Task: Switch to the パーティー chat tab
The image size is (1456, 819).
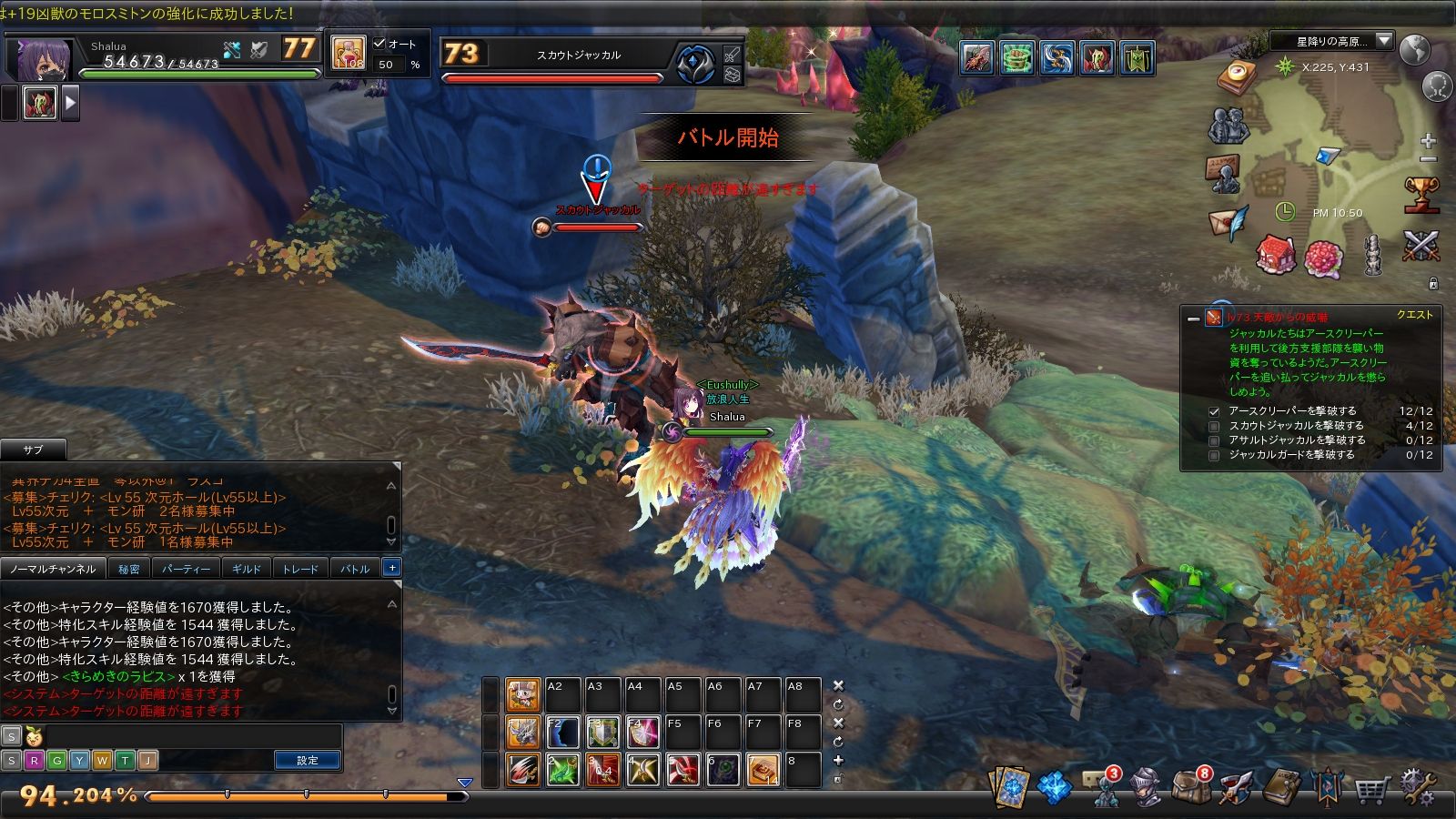Action: (186, 569)
